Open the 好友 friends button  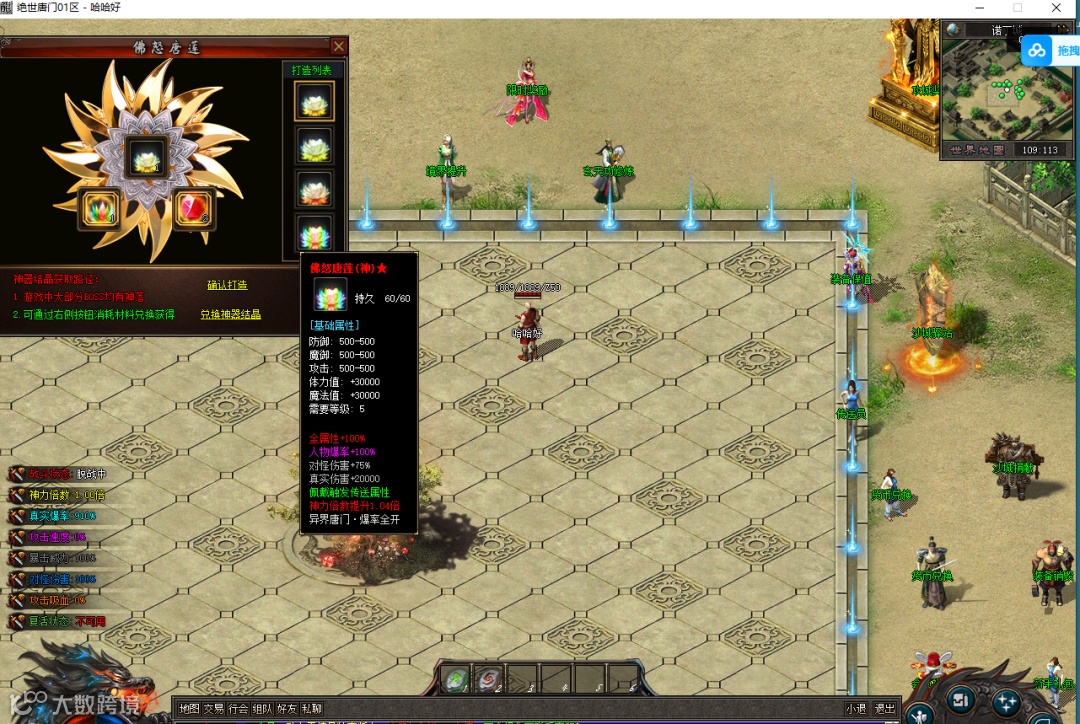pyautogui.click(x=287, y=708)
